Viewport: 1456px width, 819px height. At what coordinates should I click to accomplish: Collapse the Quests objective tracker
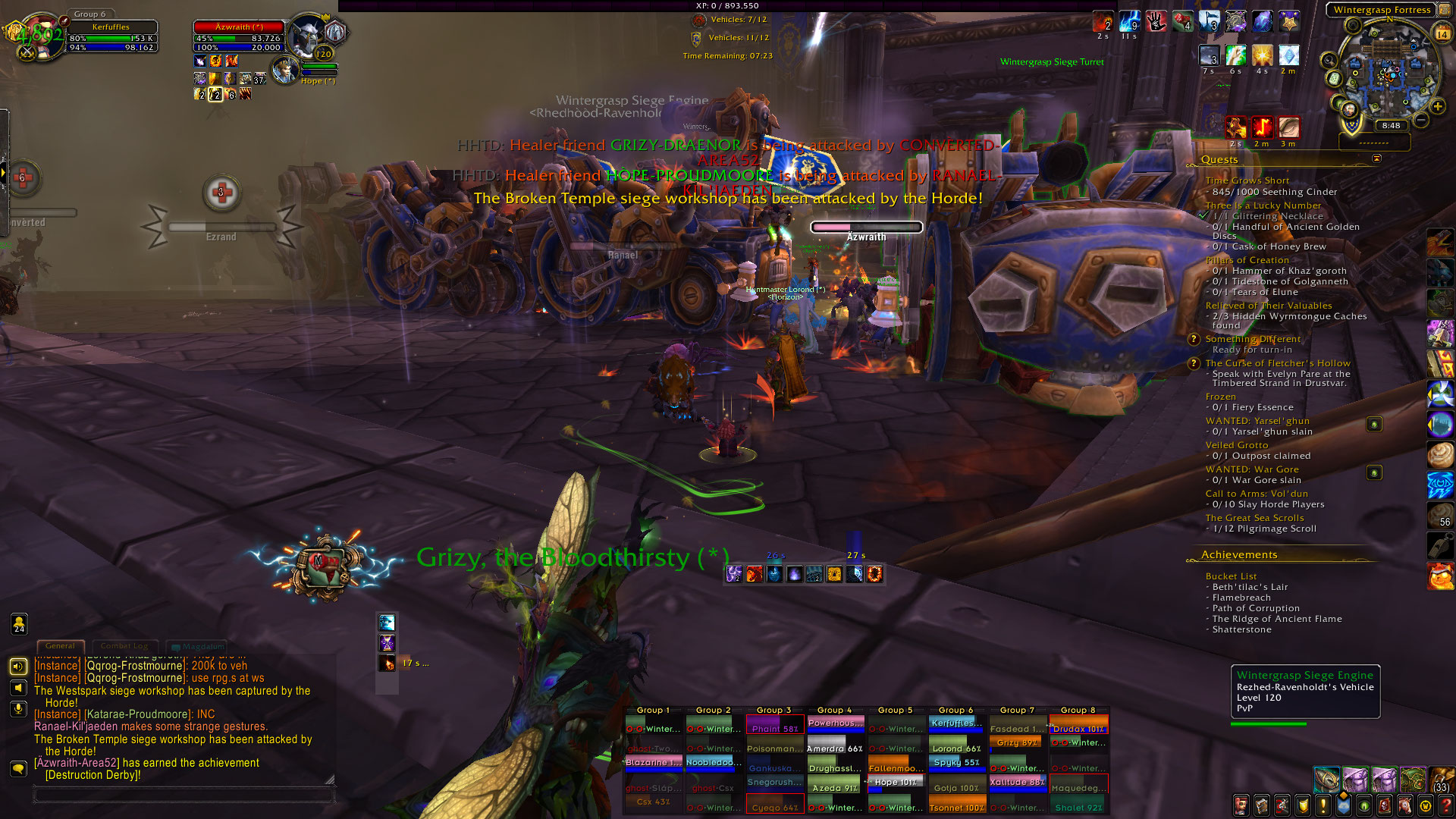click(1376, 158)
